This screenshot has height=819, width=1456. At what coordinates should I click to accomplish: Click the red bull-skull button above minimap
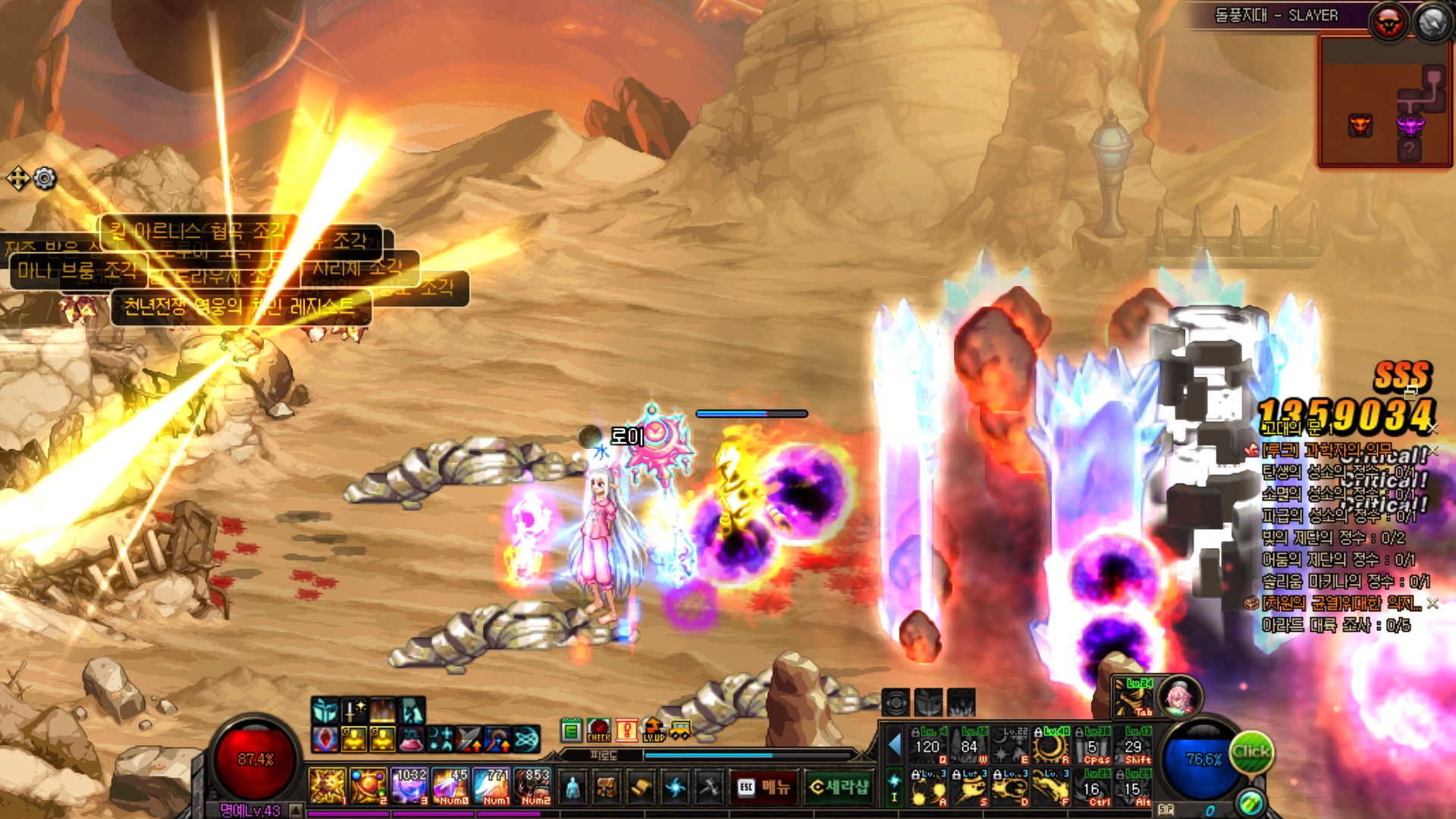pyautogui.click(x=1388, y=23)
